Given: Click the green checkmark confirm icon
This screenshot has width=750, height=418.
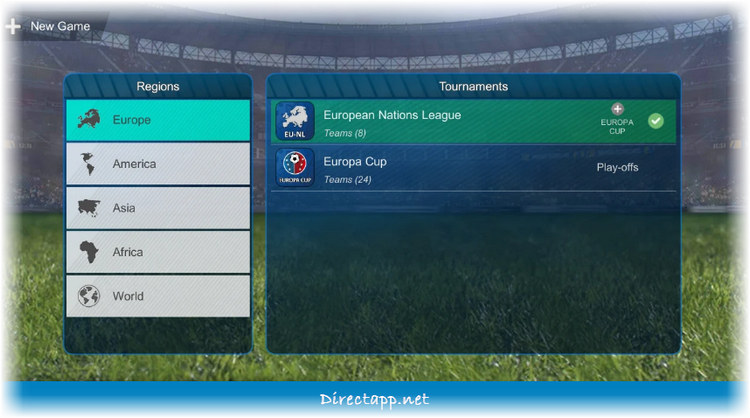Looking at the screenshot, I should [656, 121].
